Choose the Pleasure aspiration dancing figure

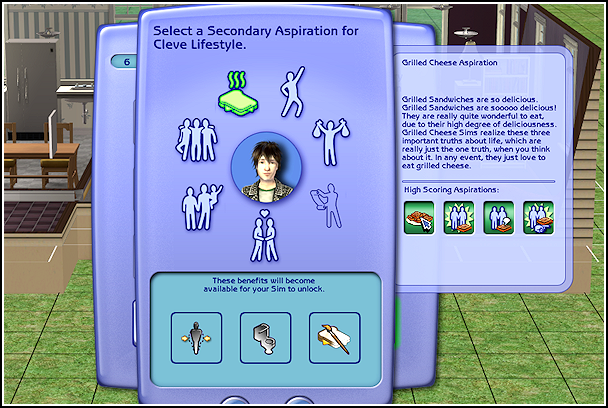tap(290, 88)
